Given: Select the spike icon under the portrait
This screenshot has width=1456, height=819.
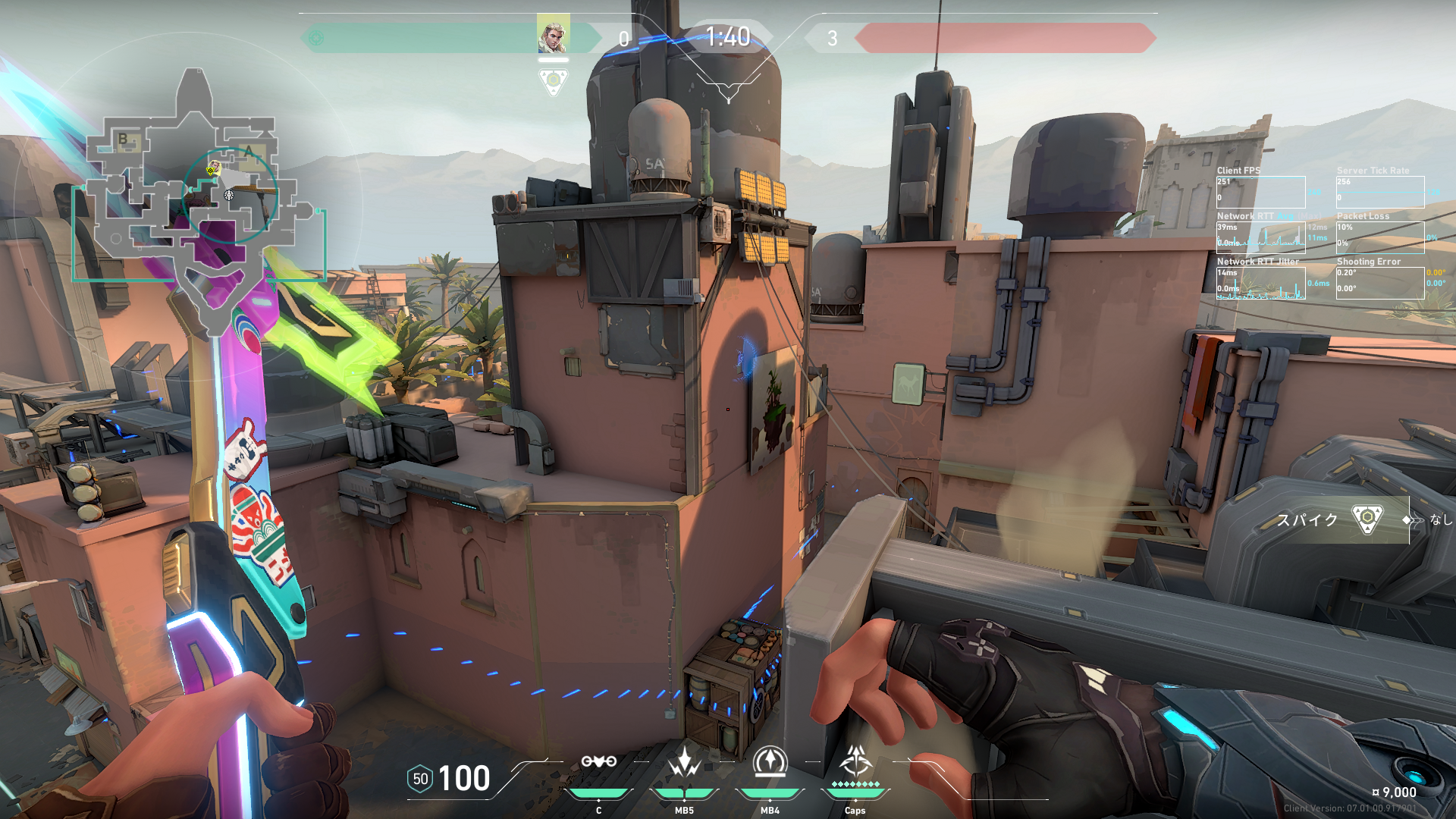Looking at the screenshot, I should [x=554, y=80].
